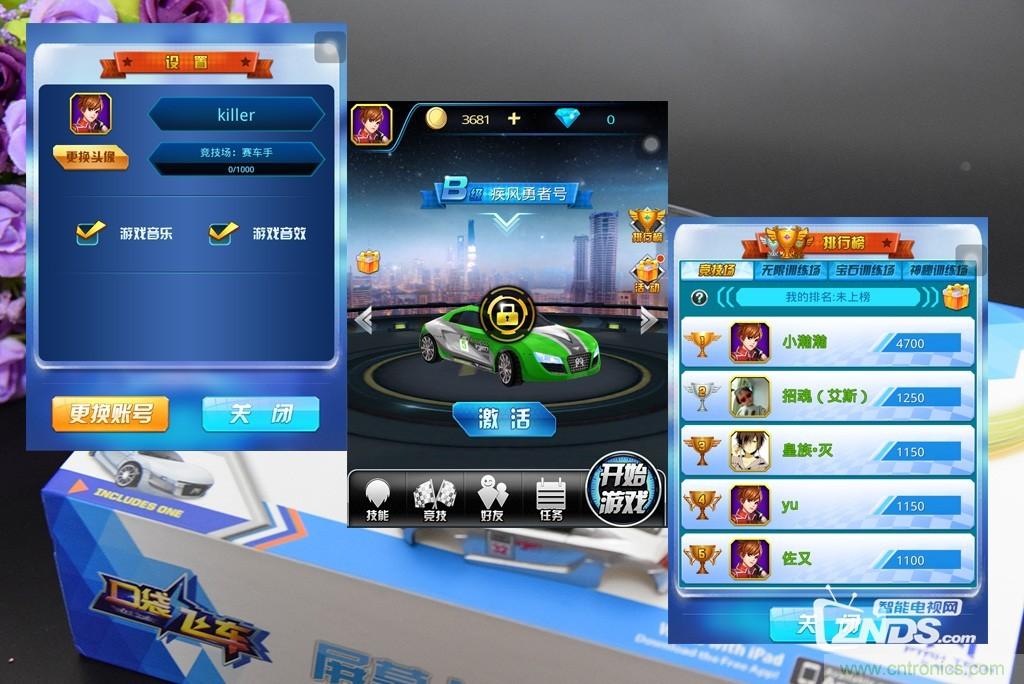Click the 更换头像 change avatar button

pos(91,157)
